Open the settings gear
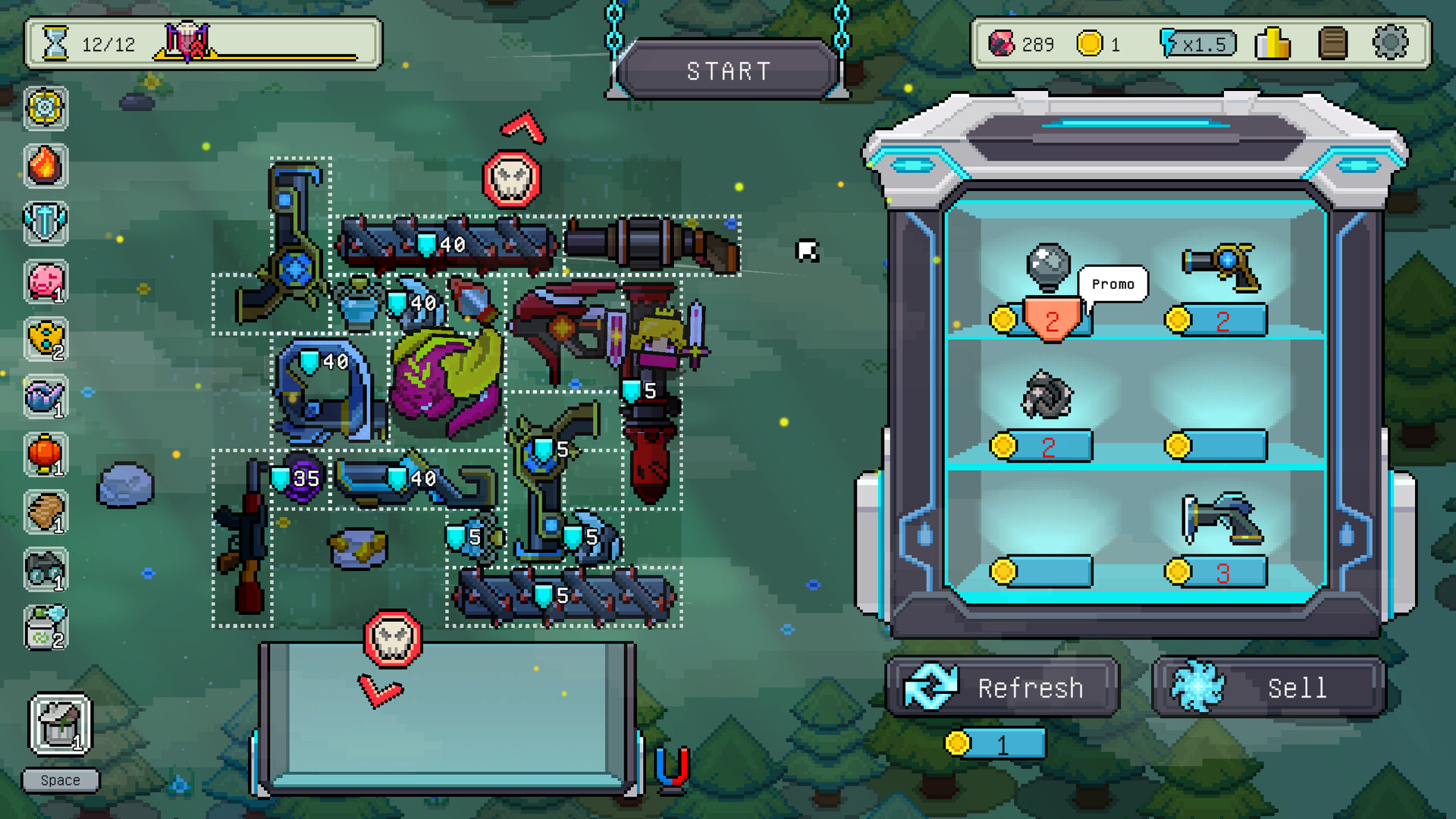The height and width of the screenshot is (819, 1456). point(1389,43)
